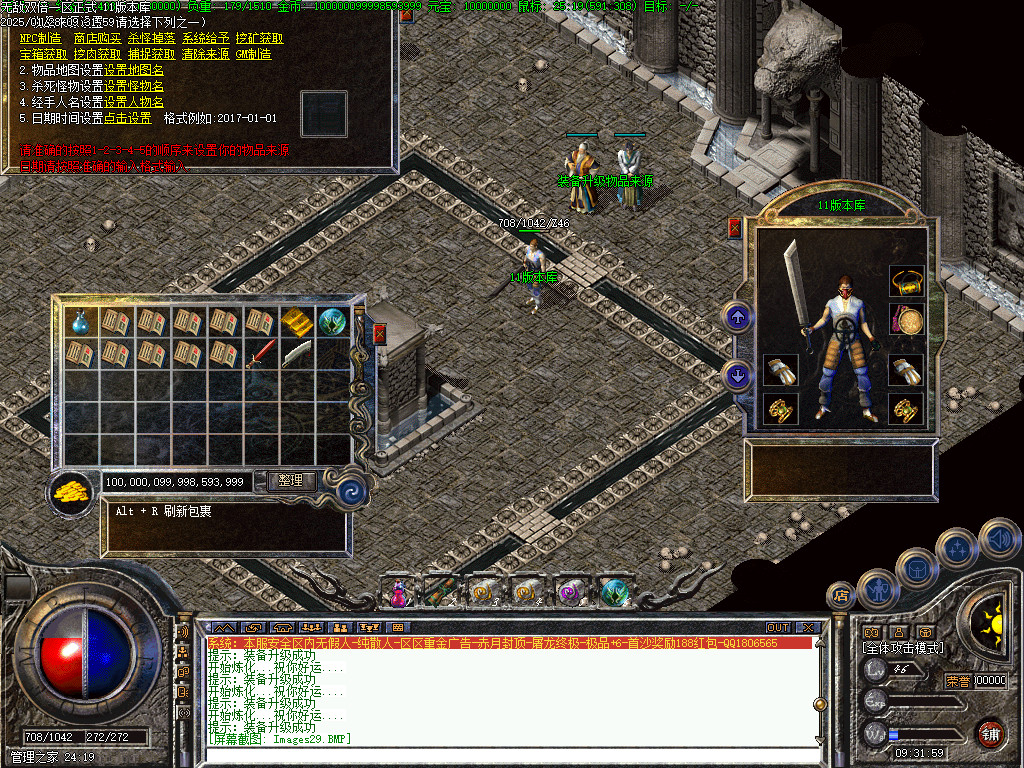Screen dimensions: 1024x768
Task: Select the gold bars item slot
Action: point(297,322)
